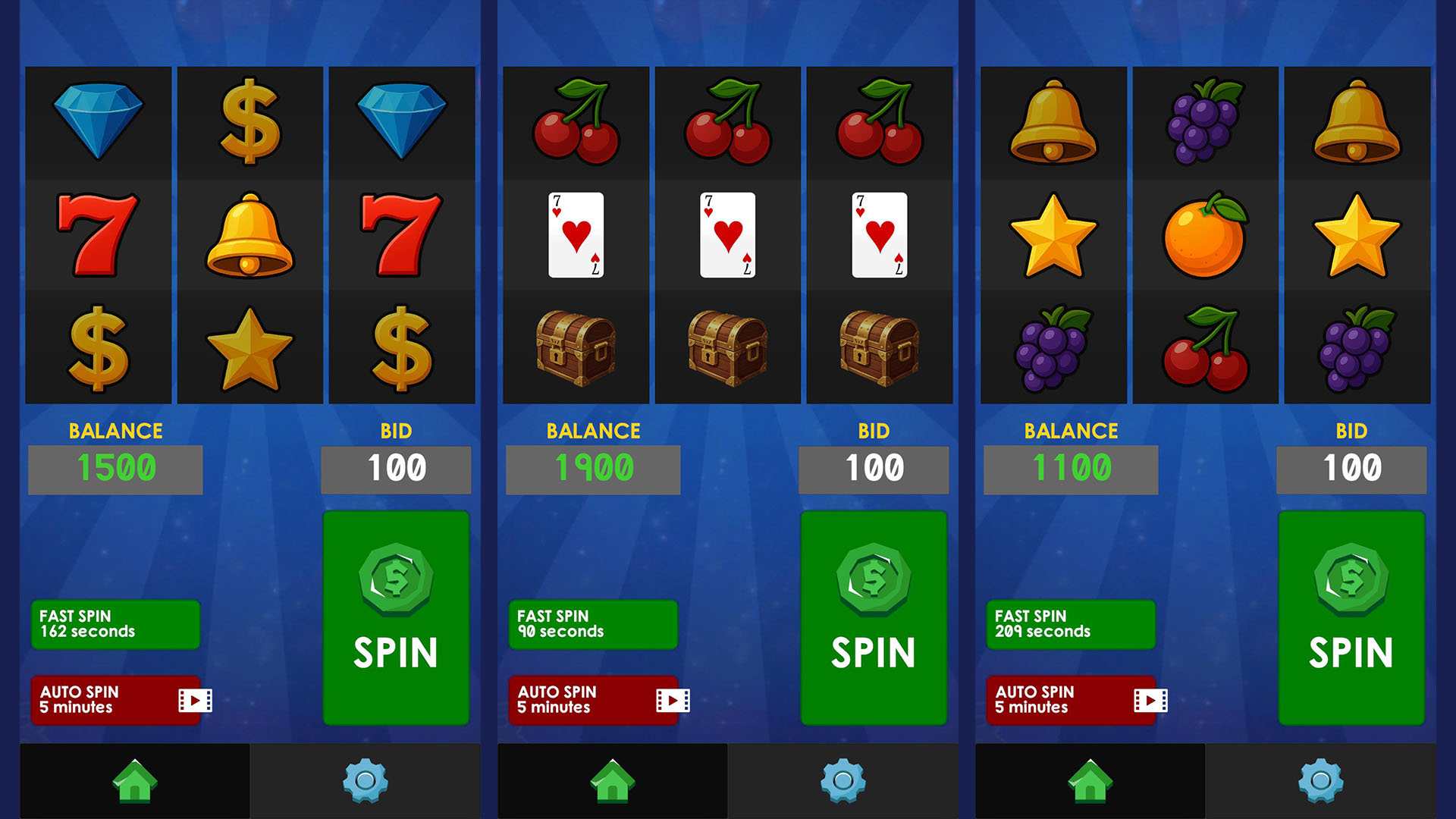Enable AUTO SPIN 5 minutes on the middle panel
Viewport: 1456px width, 819px height.
[593, 698]
